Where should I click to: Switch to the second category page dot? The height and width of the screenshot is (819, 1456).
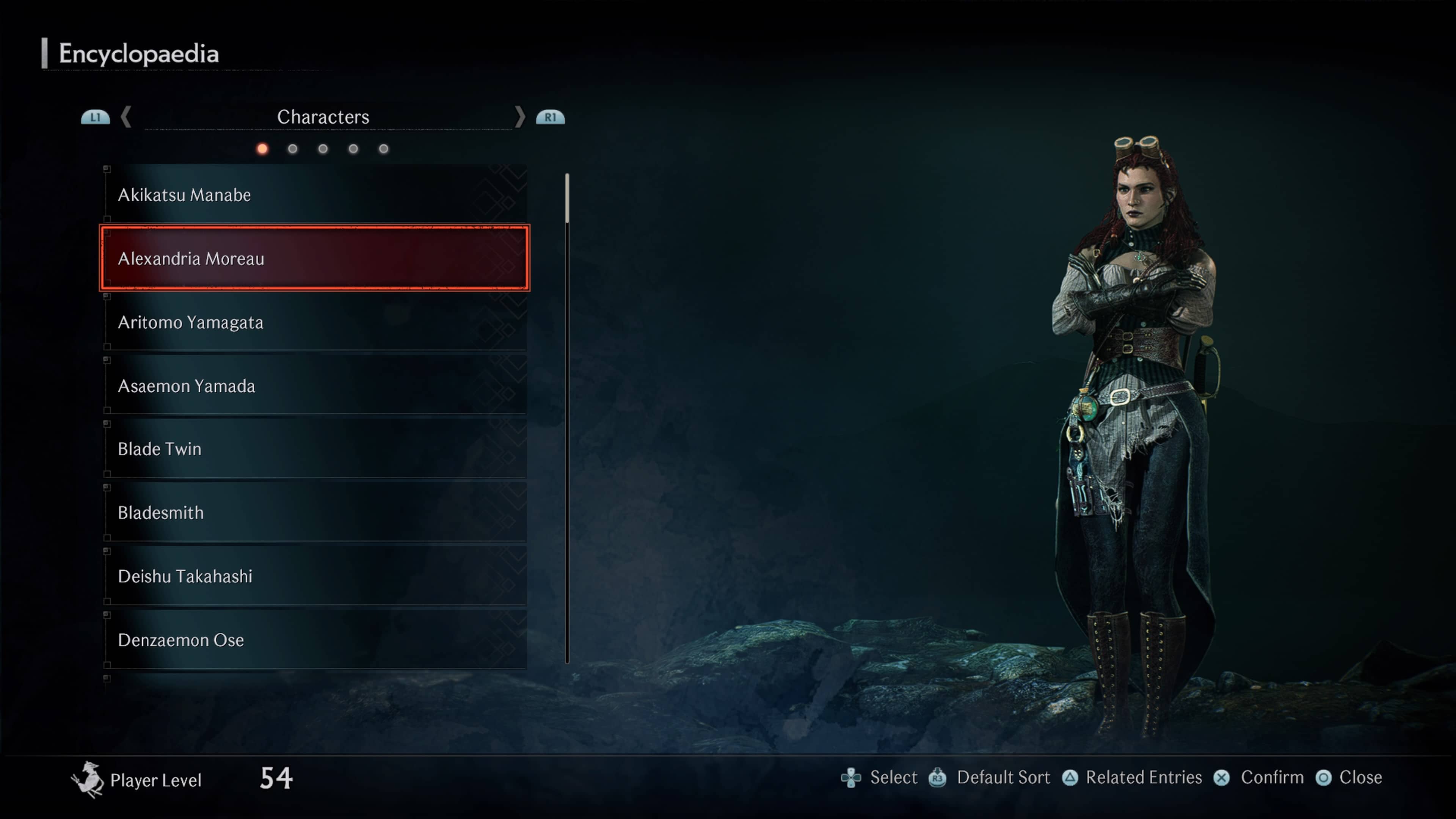click(x=292, y=149)
